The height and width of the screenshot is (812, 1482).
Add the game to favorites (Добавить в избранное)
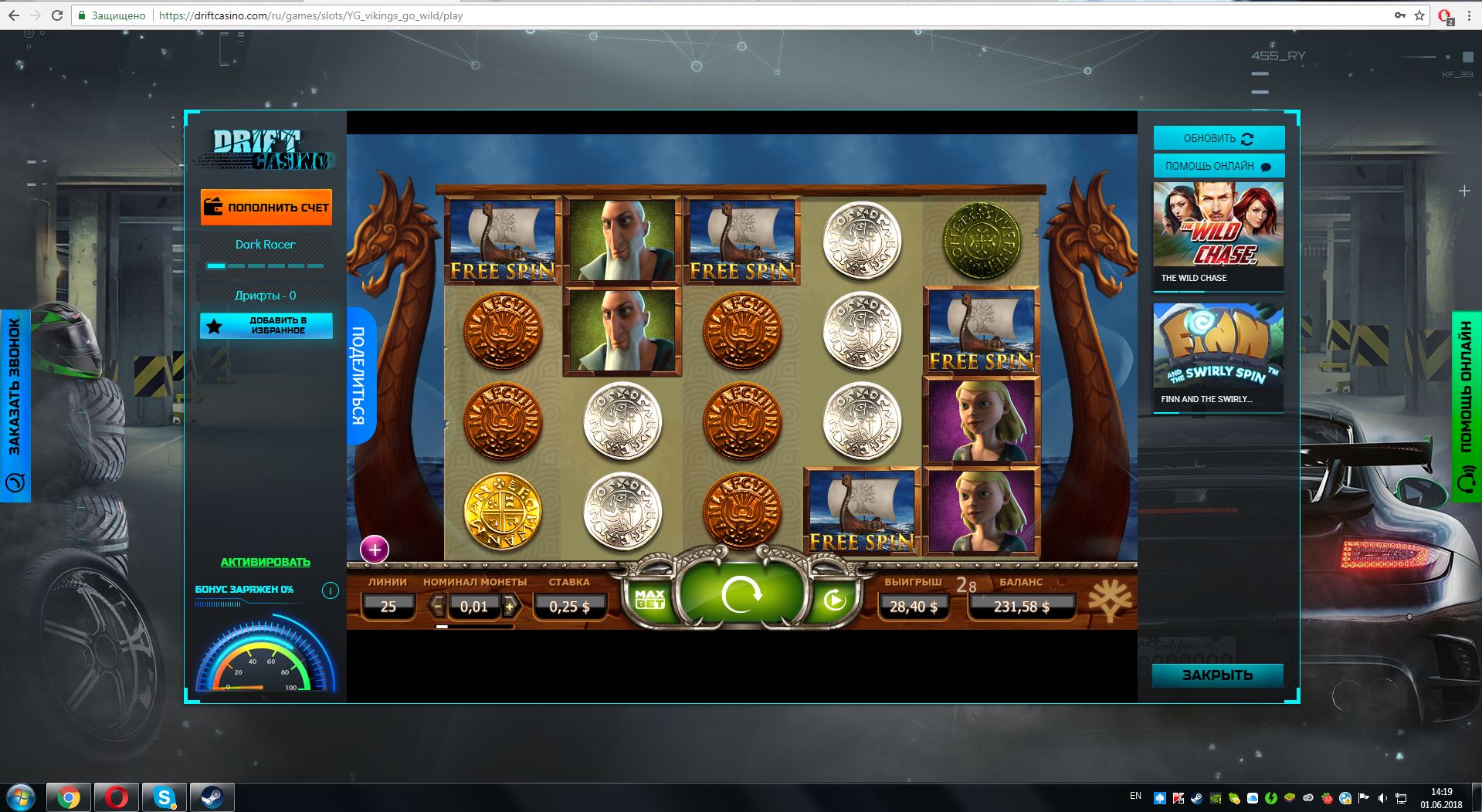point(266,326)
